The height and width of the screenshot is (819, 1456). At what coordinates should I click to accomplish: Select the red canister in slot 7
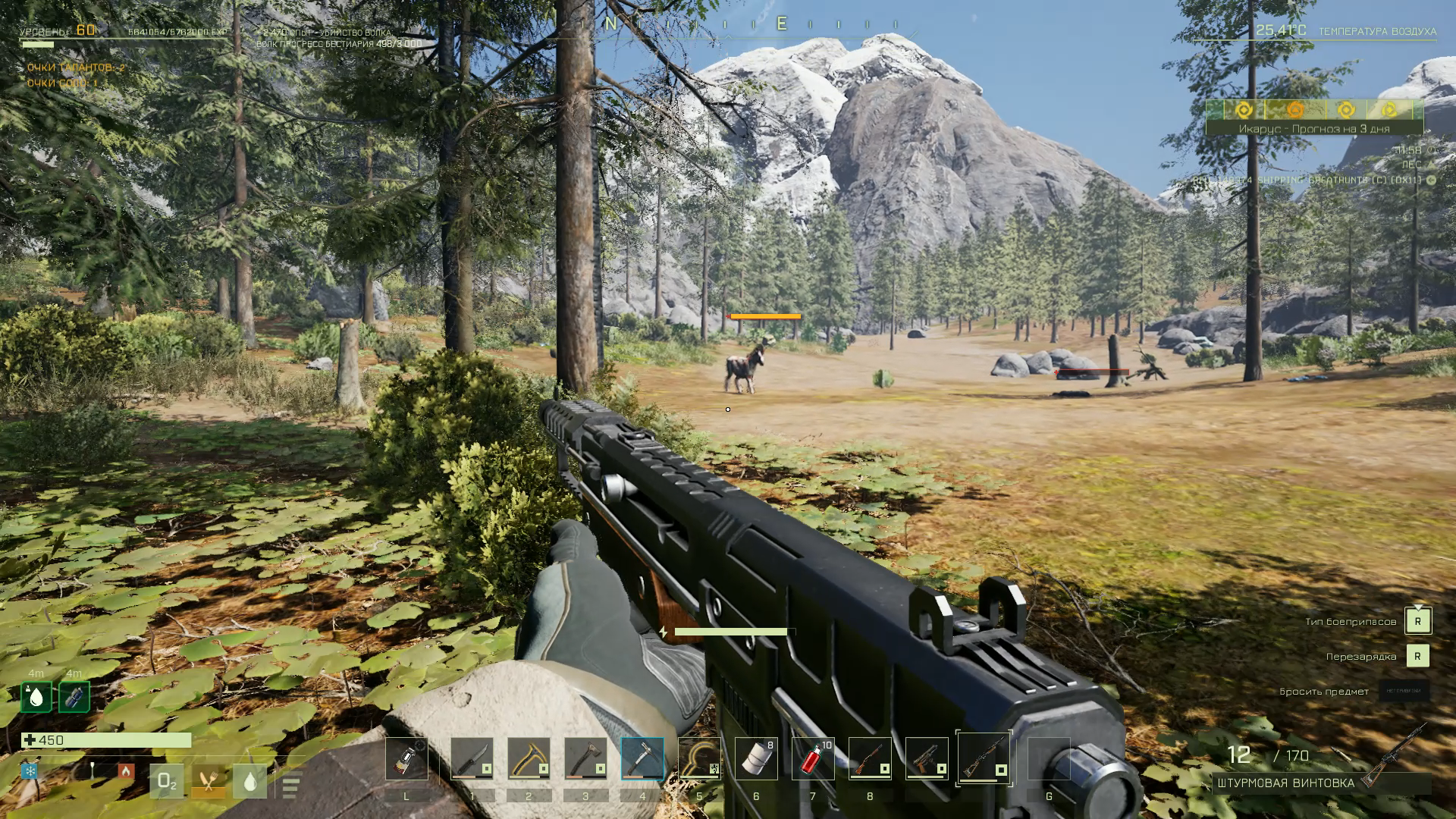coord(813,758)
